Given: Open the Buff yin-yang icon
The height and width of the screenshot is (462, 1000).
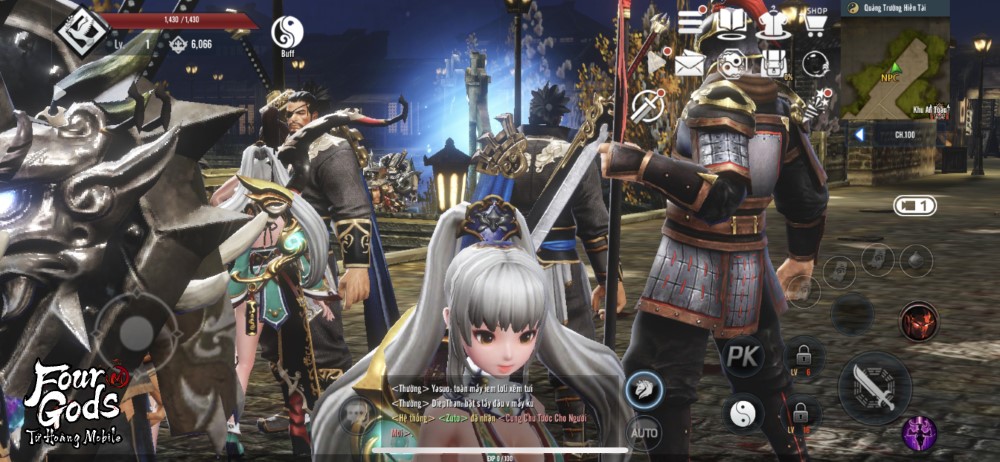Looking at the screenshot, I should click(x=287, y=34).
